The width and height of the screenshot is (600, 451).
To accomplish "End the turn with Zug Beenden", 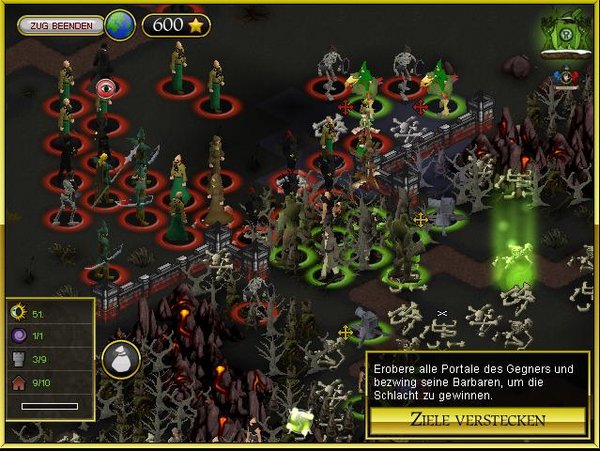I will tap(61, 24).
